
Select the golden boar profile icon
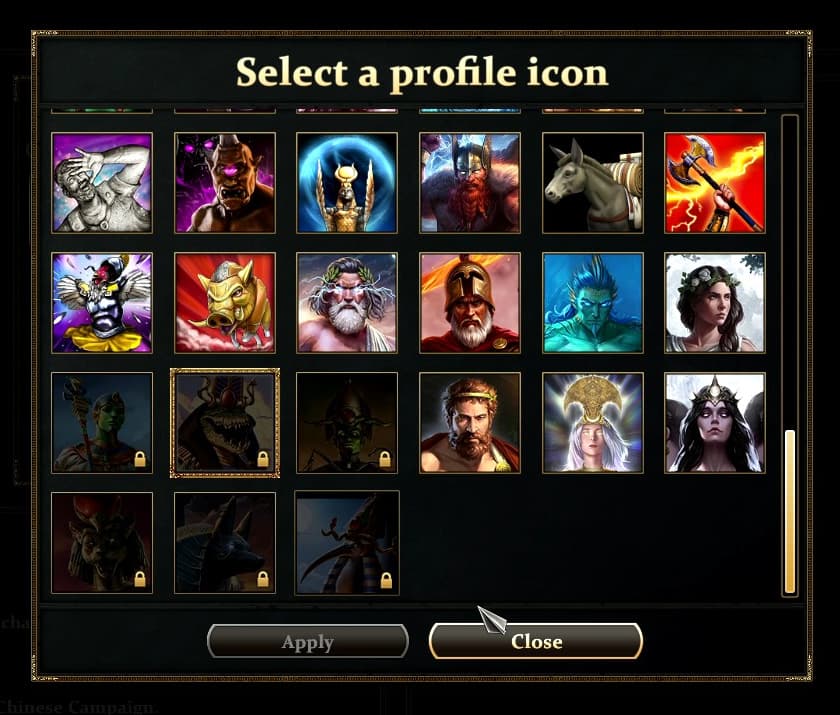click(x=225, y=303)
